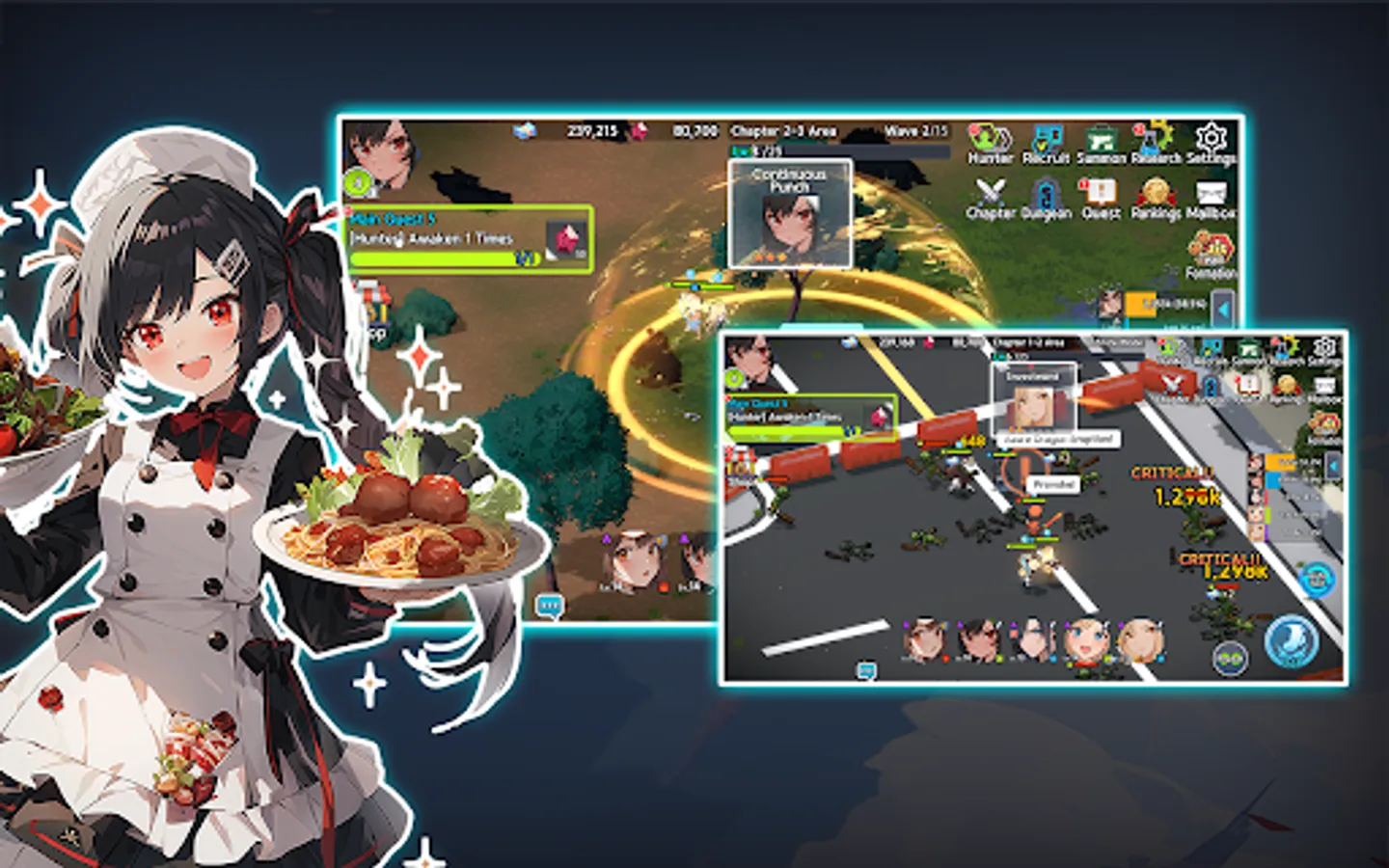This screenshot has width=1389, height=868.
Task: Toggle the double-arrow fast-forward battle speed
Action: tap(1231, 657)
